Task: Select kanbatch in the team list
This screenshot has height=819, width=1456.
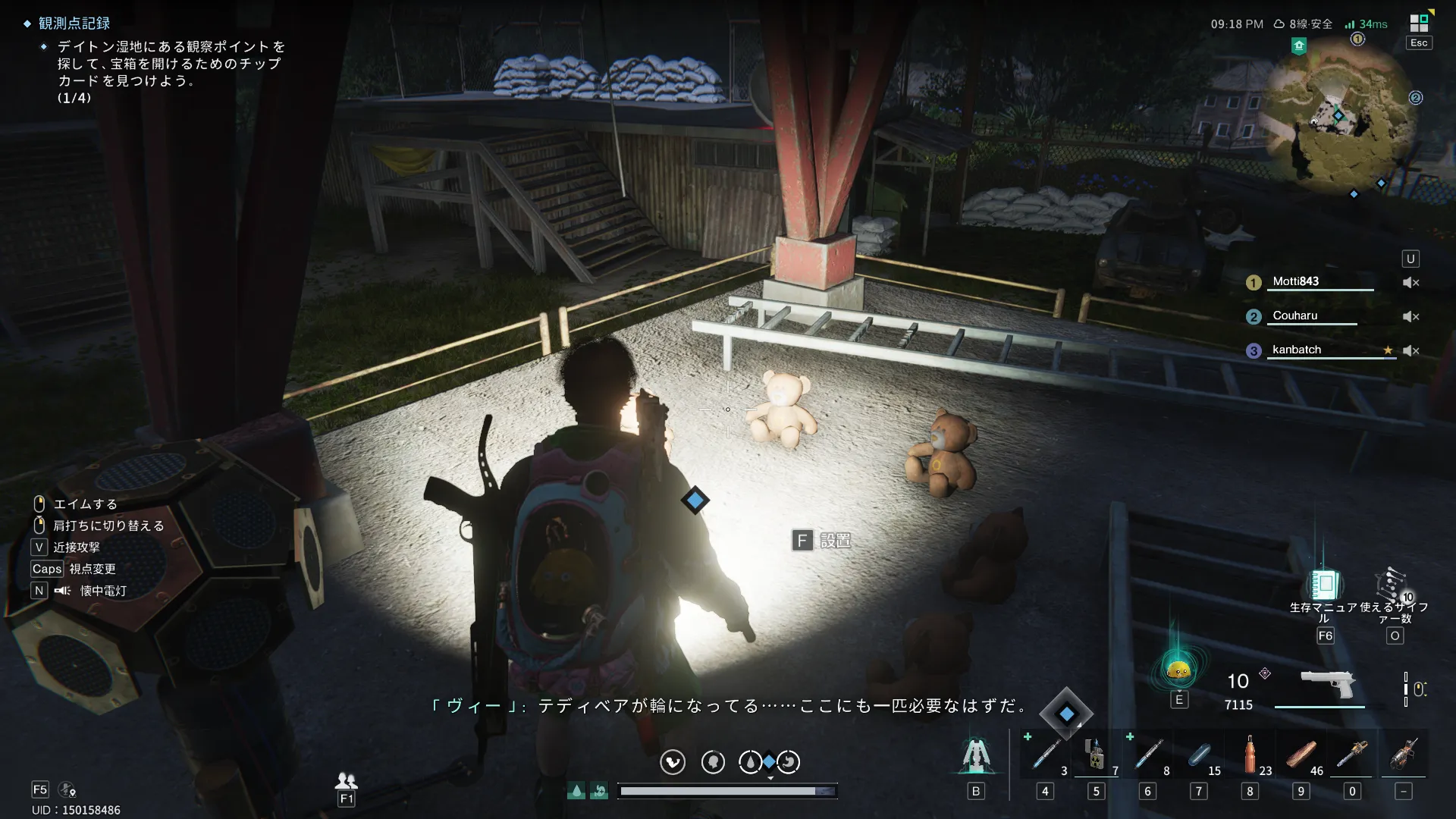Action: click(1296, 350)
